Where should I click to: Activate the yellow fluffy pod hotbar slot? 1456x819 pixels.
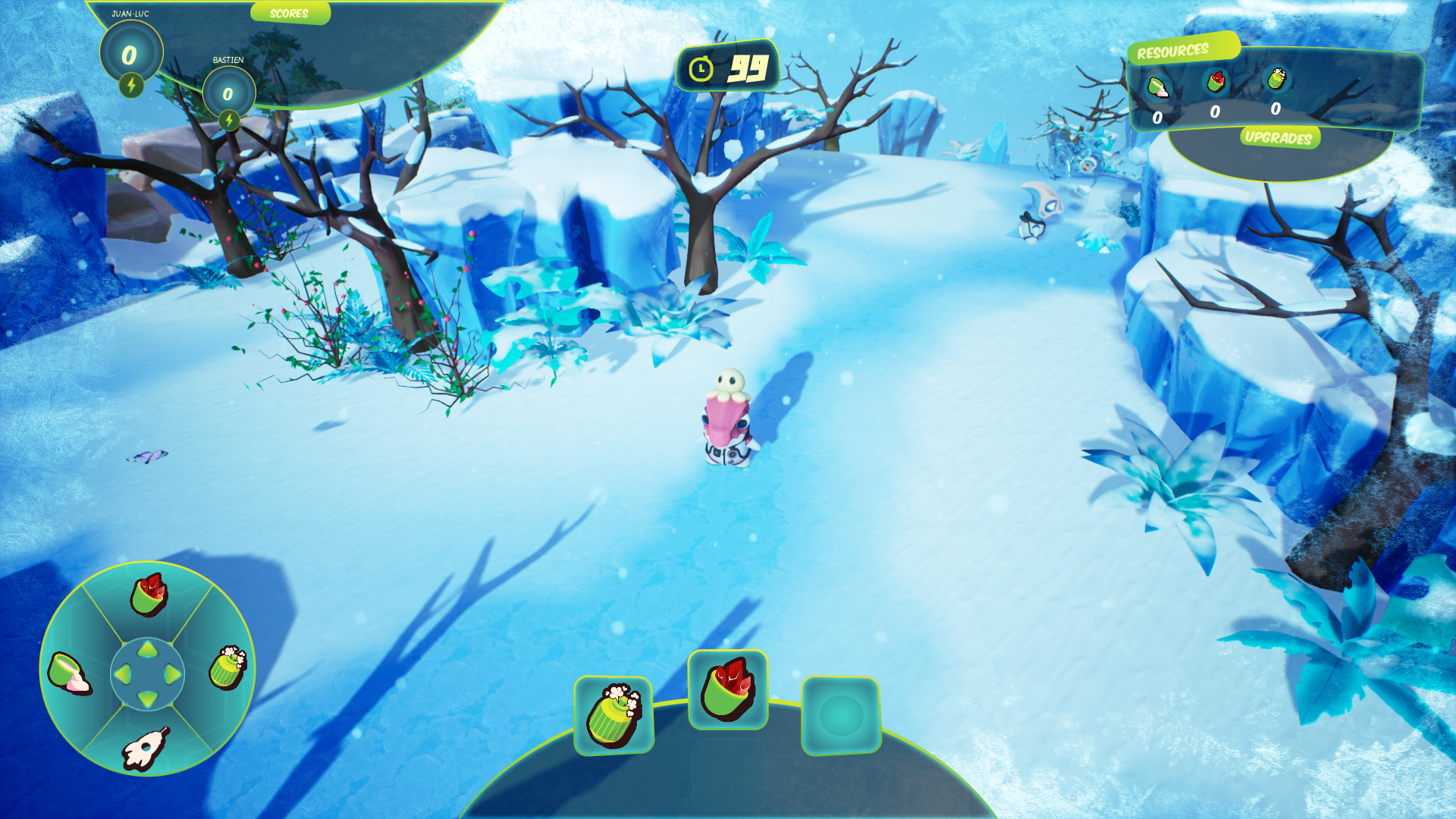tap(613, 715)
